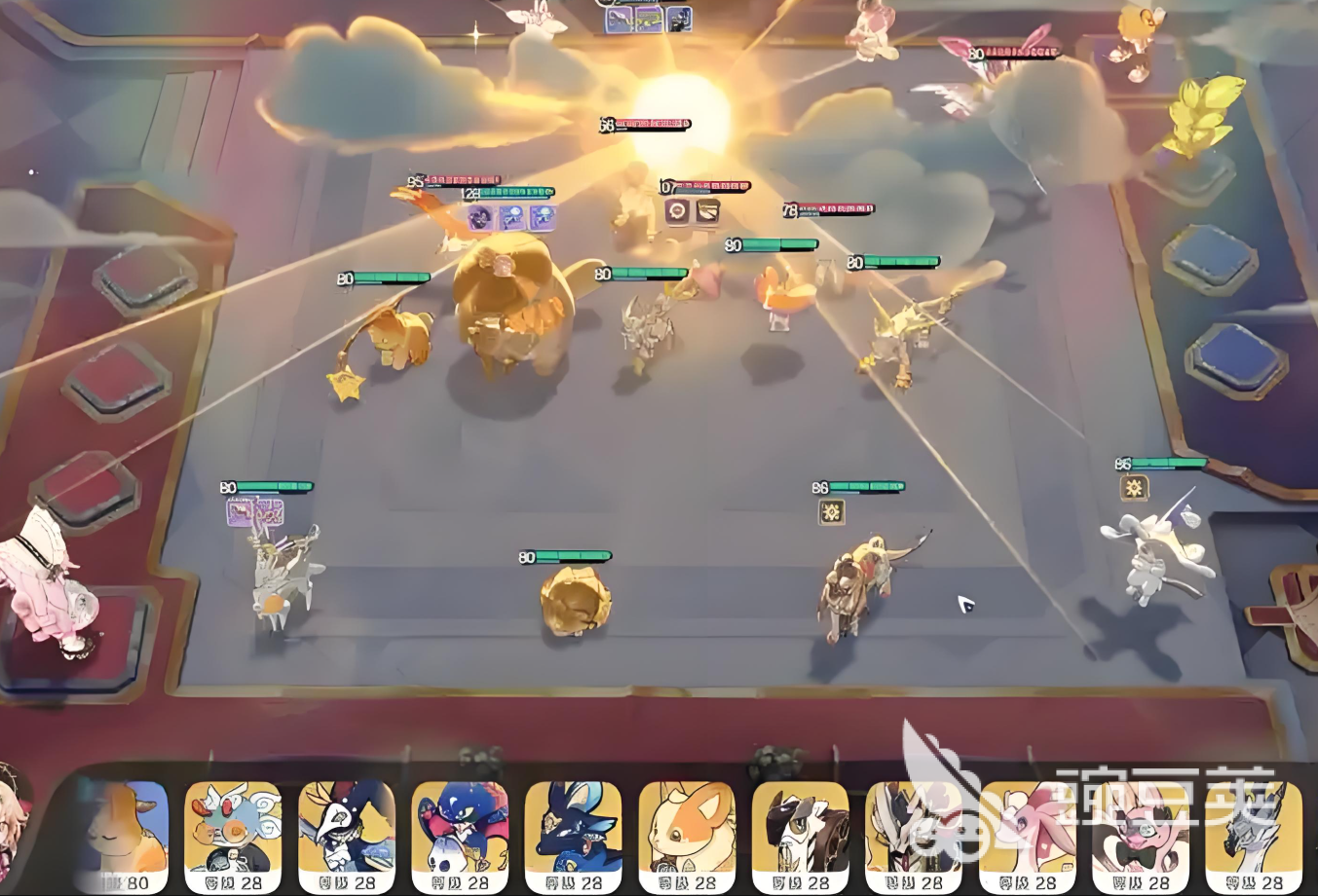Choose the plague-doctor bird in witch hat card
1318x896 pixels.
click(347, 836)
